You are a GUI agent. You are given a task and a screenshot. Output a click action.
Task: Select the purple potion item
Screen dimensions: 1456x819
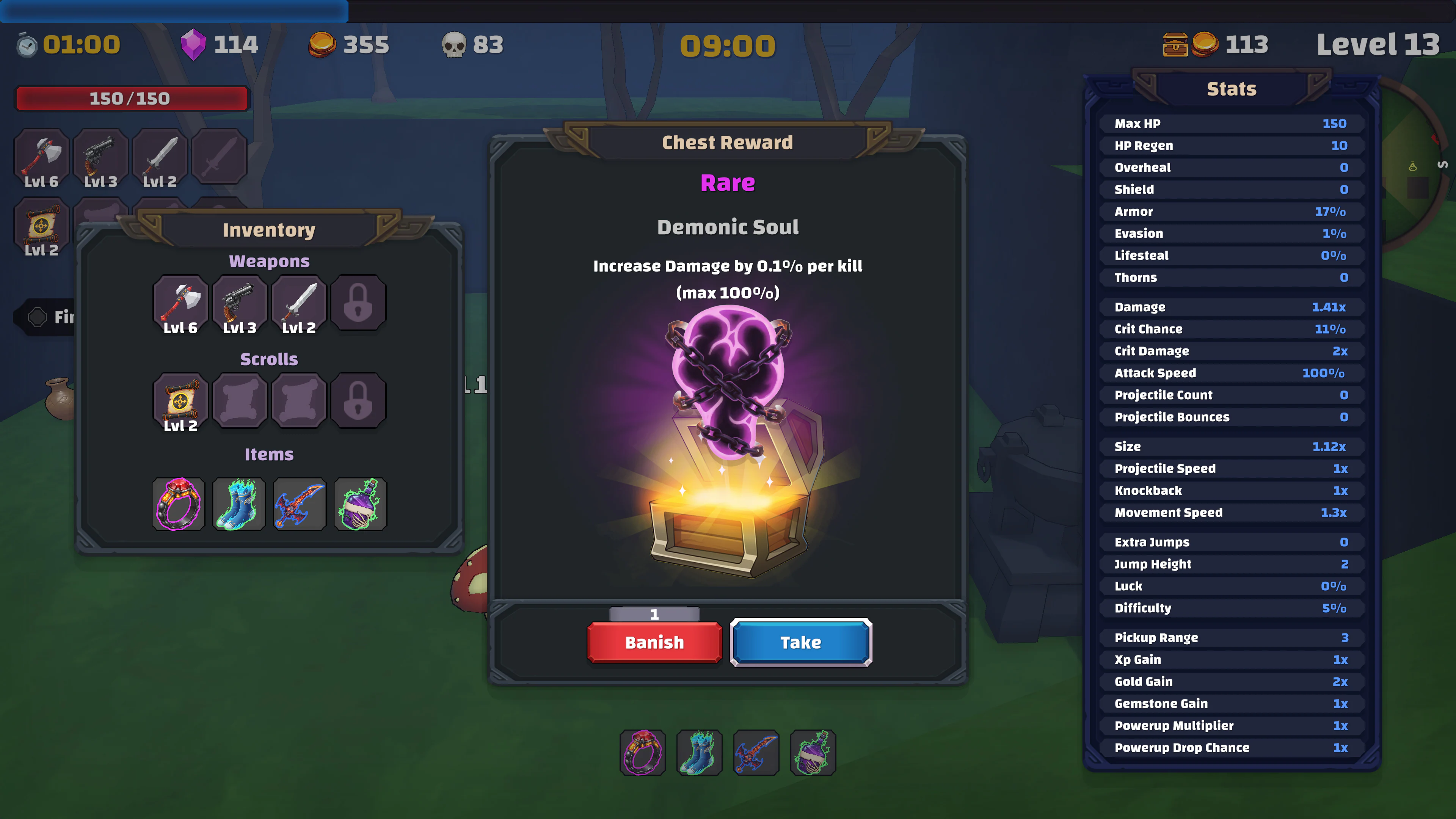[359, 504]
